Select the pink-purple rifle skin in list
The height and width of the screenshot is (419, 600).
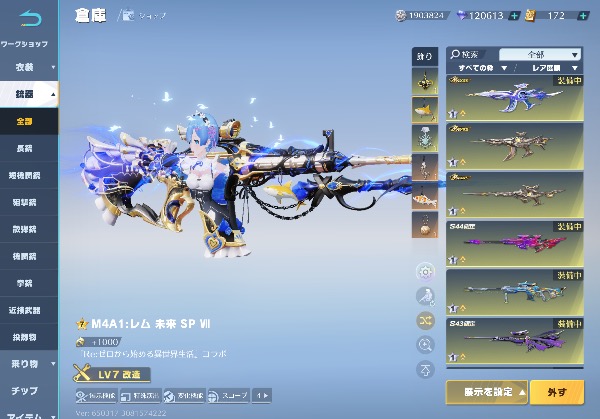coord(514,243)
